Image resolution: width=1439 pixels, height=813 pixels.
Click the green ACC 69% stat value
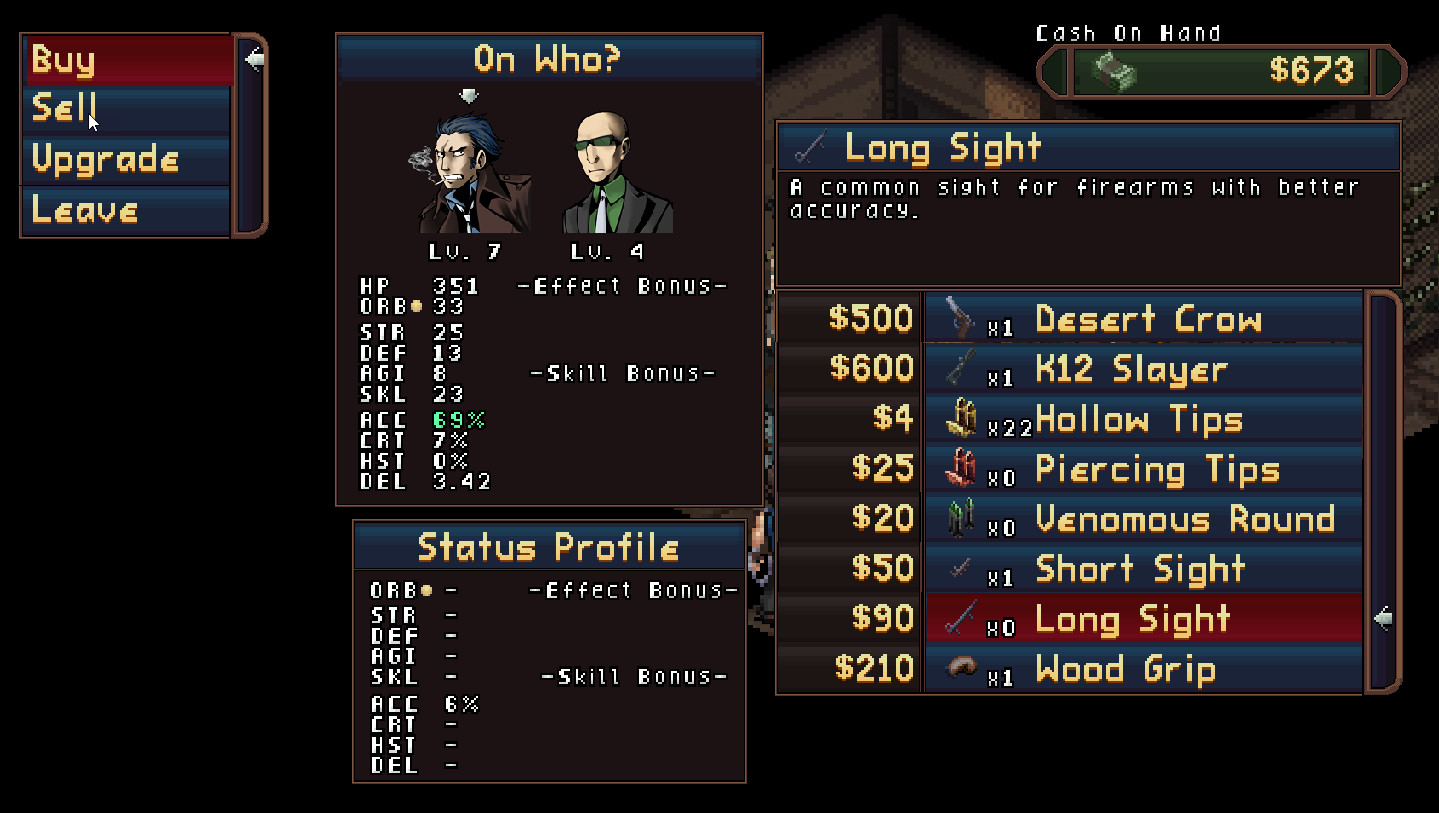tap(458, 420)
